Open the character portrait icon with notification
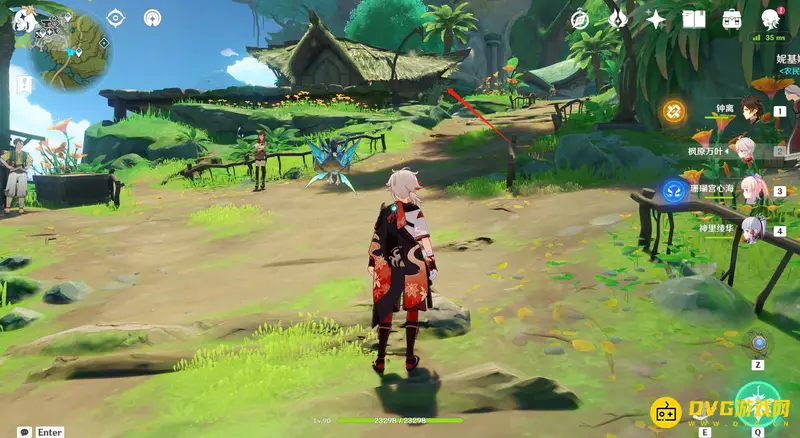 [x=770, y=19]
